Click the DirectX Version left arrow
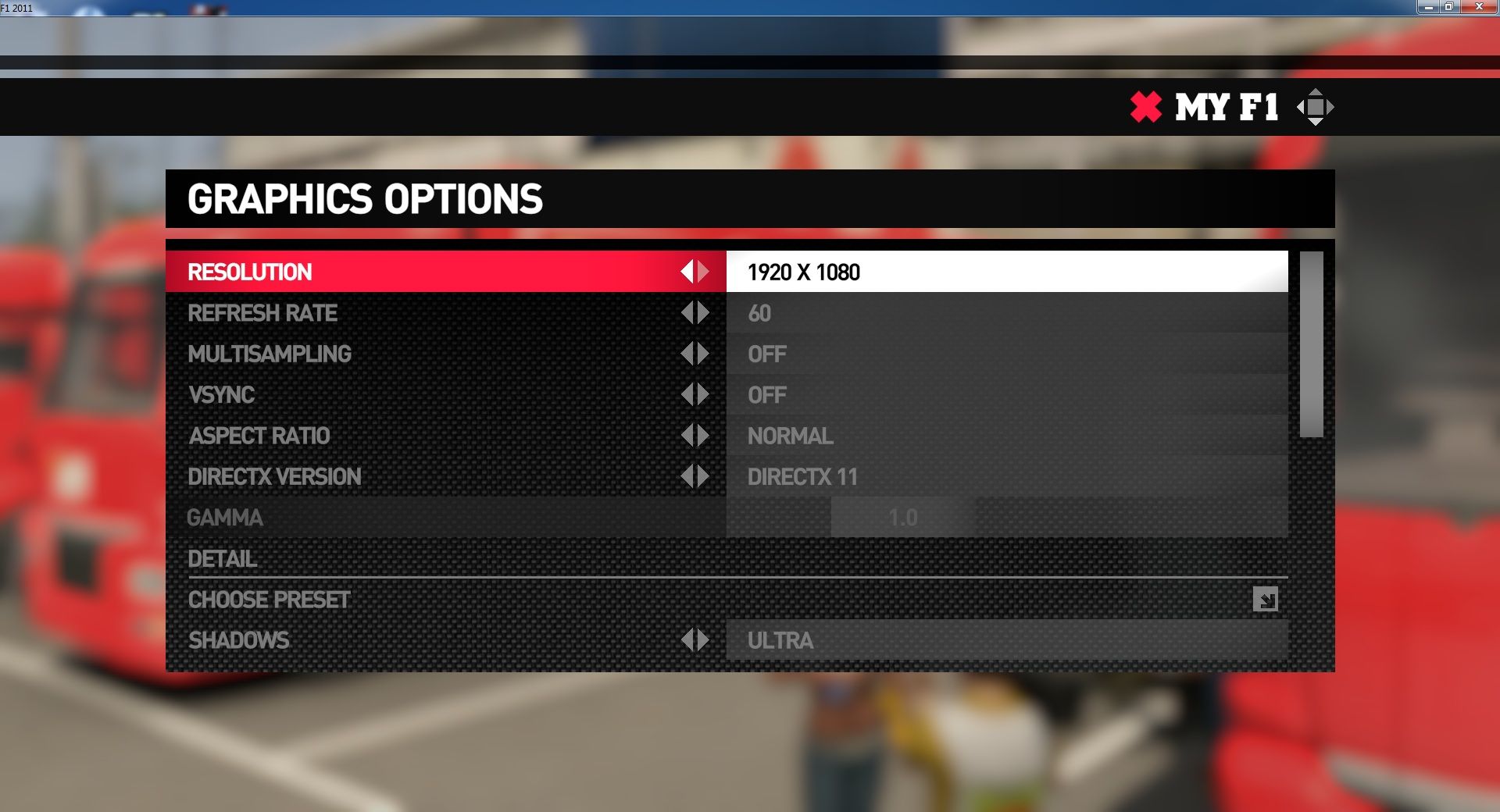The height and width of the screenshot is (812, 1500). coord(687,476)
